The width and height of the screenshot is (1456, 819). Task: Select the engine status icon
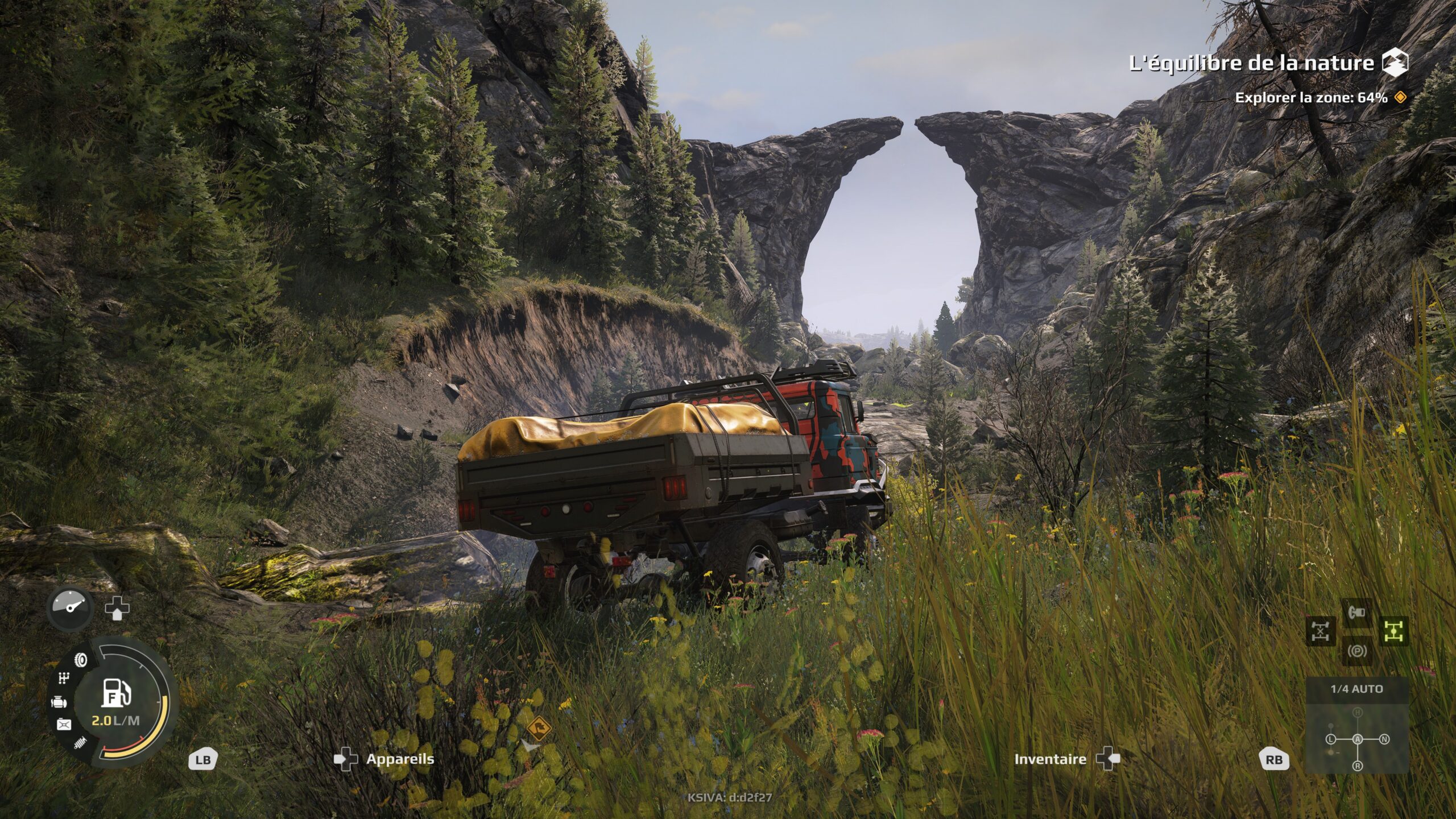(60, 702)
